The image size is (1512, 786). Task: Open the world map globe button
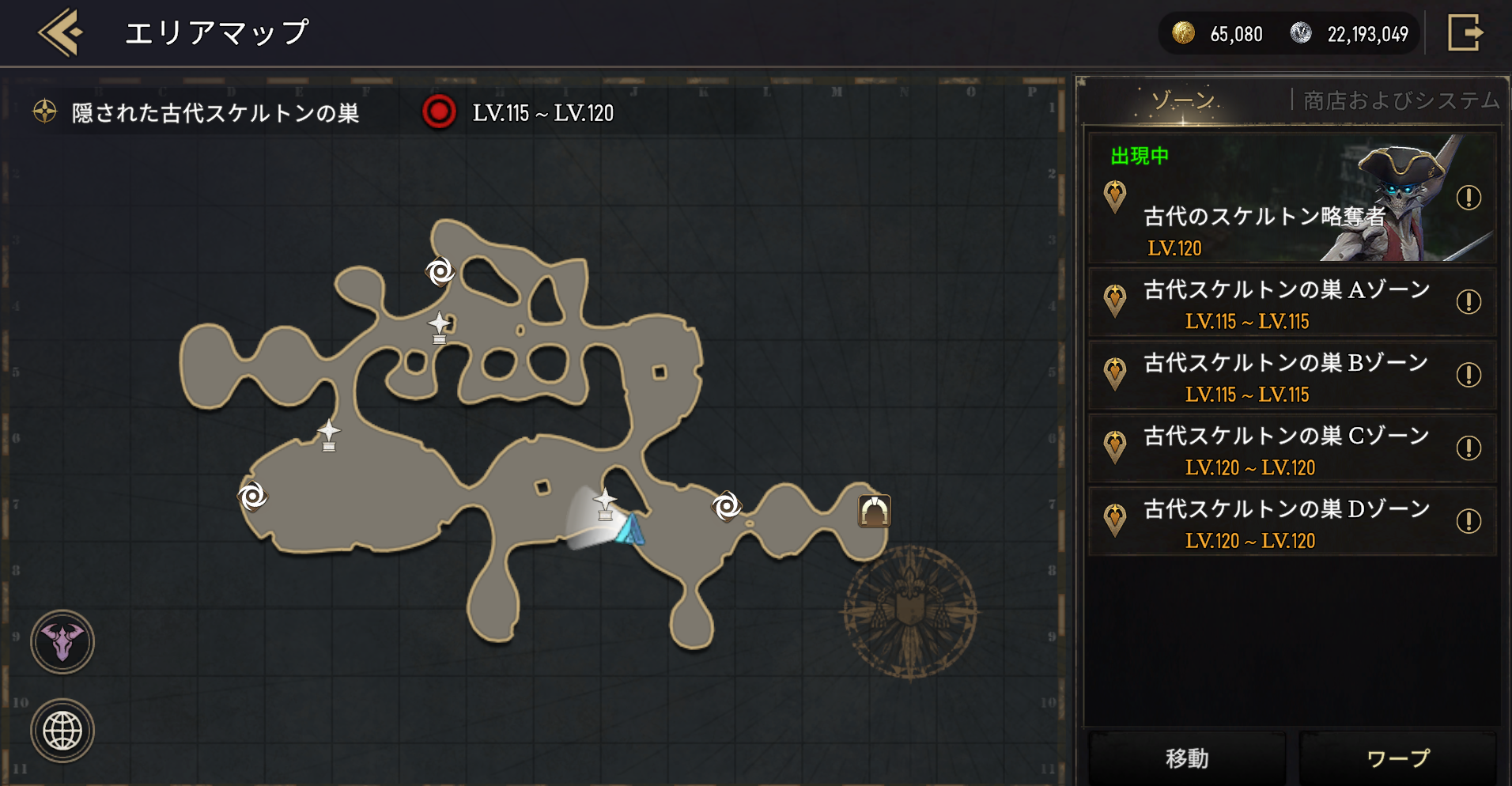62,731
